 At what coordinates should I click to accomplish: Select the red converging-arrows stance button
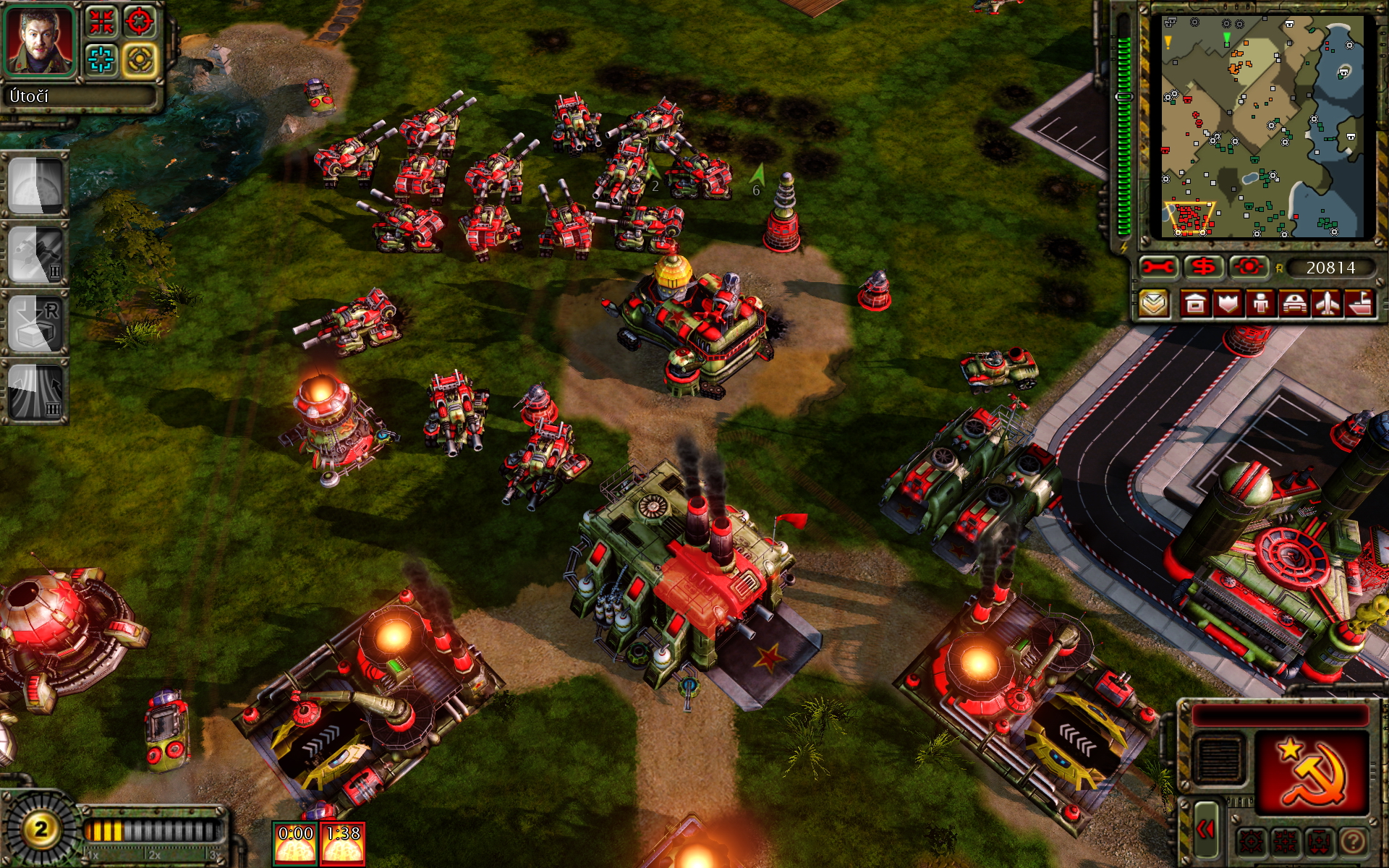pos(102,21)
